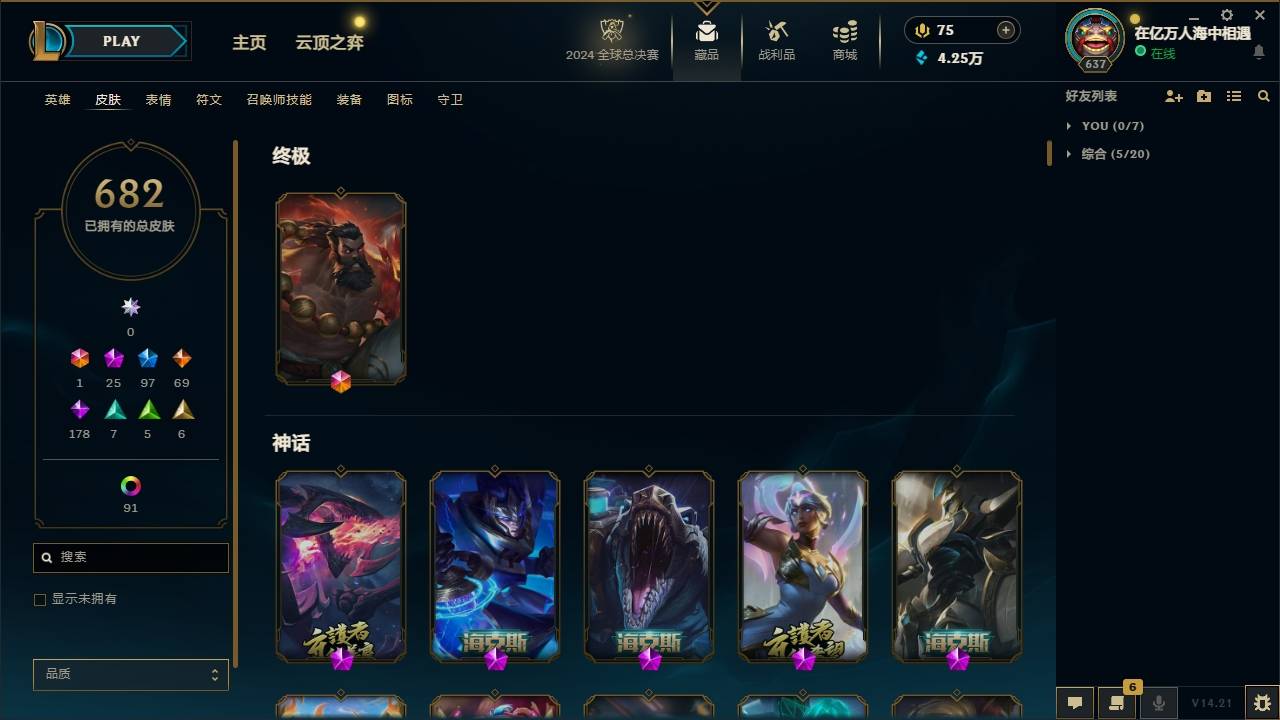Toggle the friend list view with the list icon
This screenshot has height=720, width=1280.
[1234, 96]
